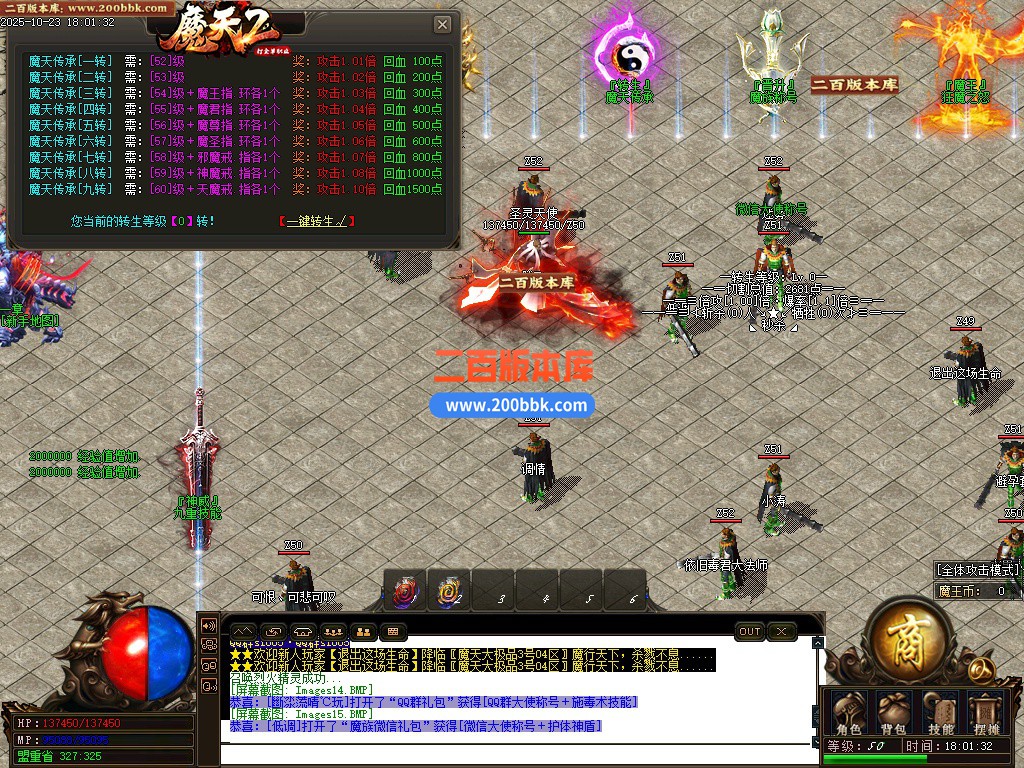The image size is (1024, 768).
Task: Open the 背包 bag inventory
Action: tap(892, 712)
